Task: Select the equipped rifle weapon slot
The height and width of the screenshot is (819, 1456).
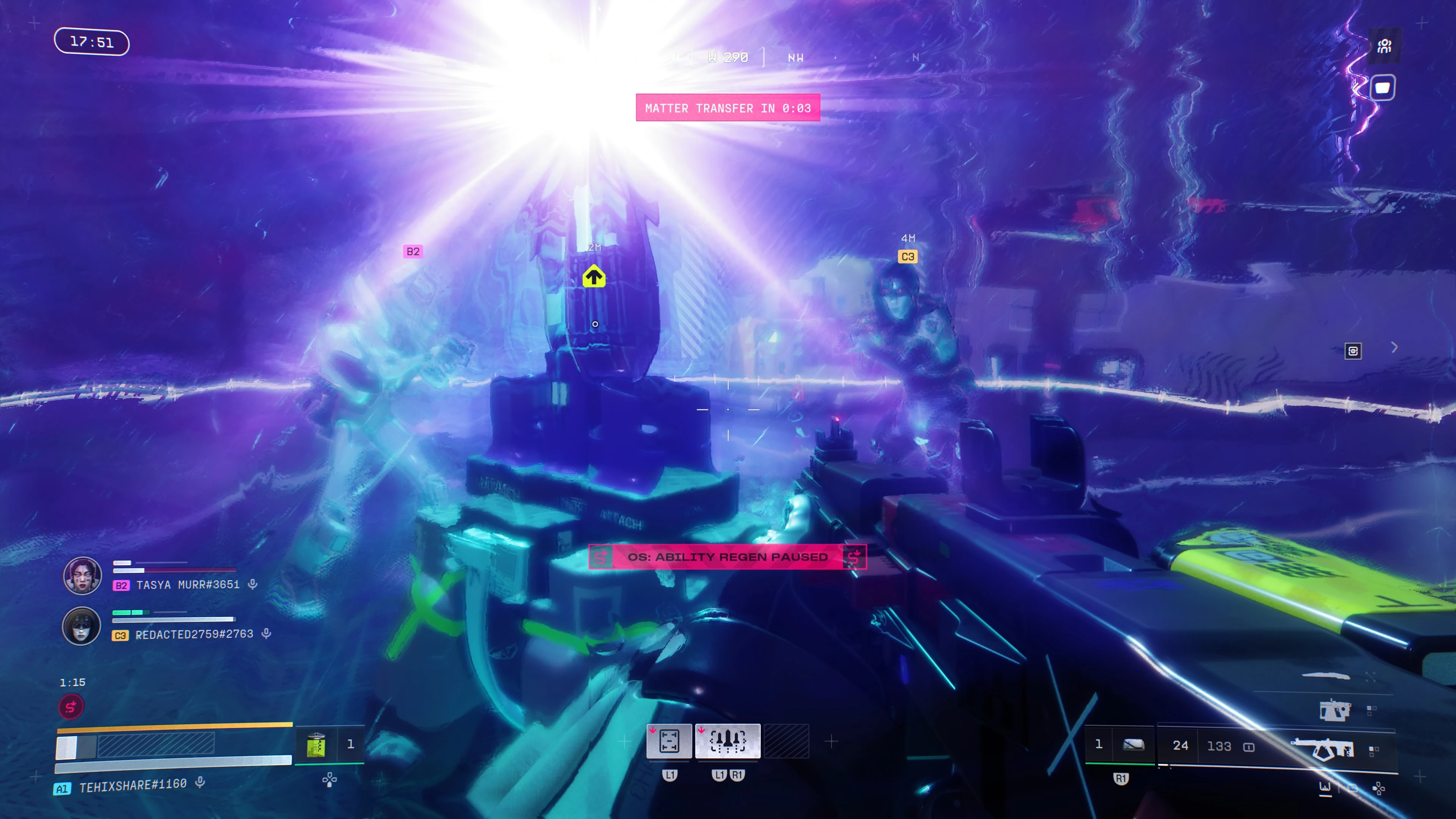Action: click(1323, 749)
